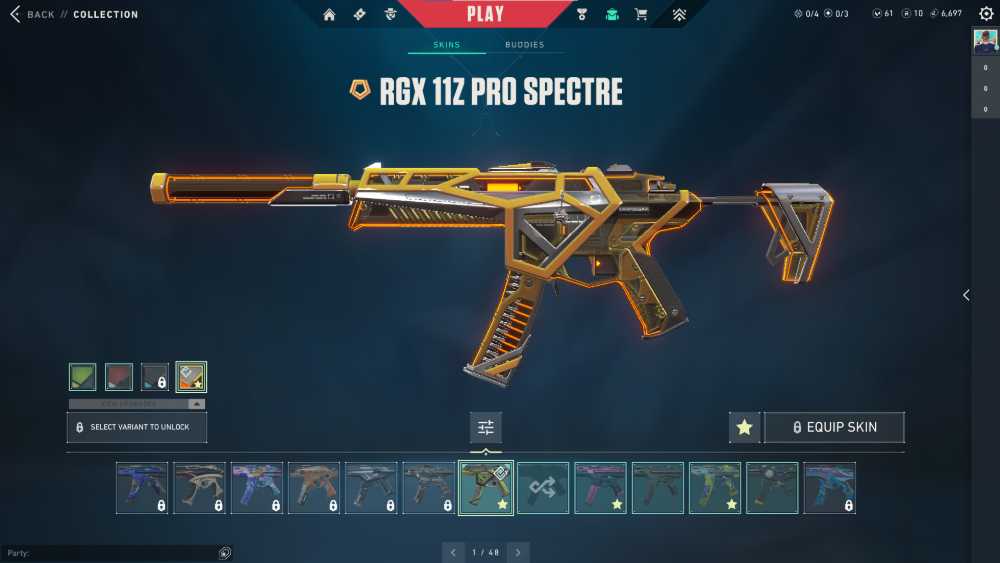
Task: Select the random shuffle skin tile
Action: click(x=543, y=488)
